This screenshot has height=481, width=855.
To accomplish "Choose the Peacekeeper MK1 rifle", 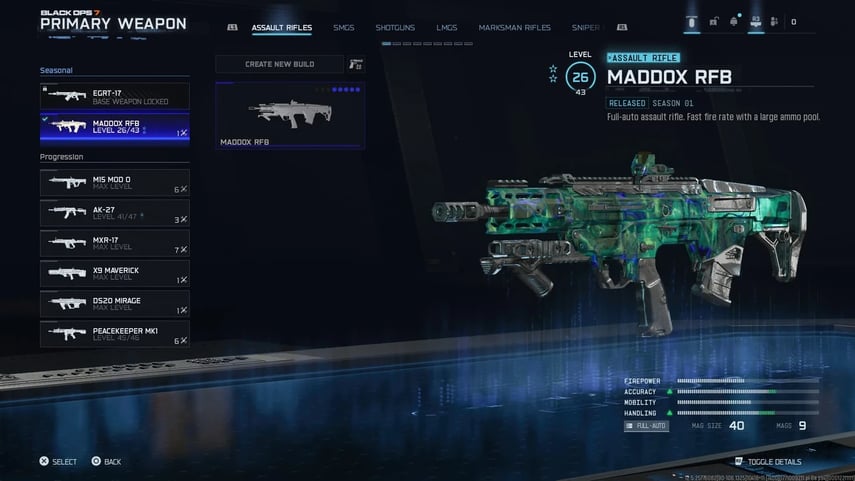I will pyautogui.click(x=114, y=333).
